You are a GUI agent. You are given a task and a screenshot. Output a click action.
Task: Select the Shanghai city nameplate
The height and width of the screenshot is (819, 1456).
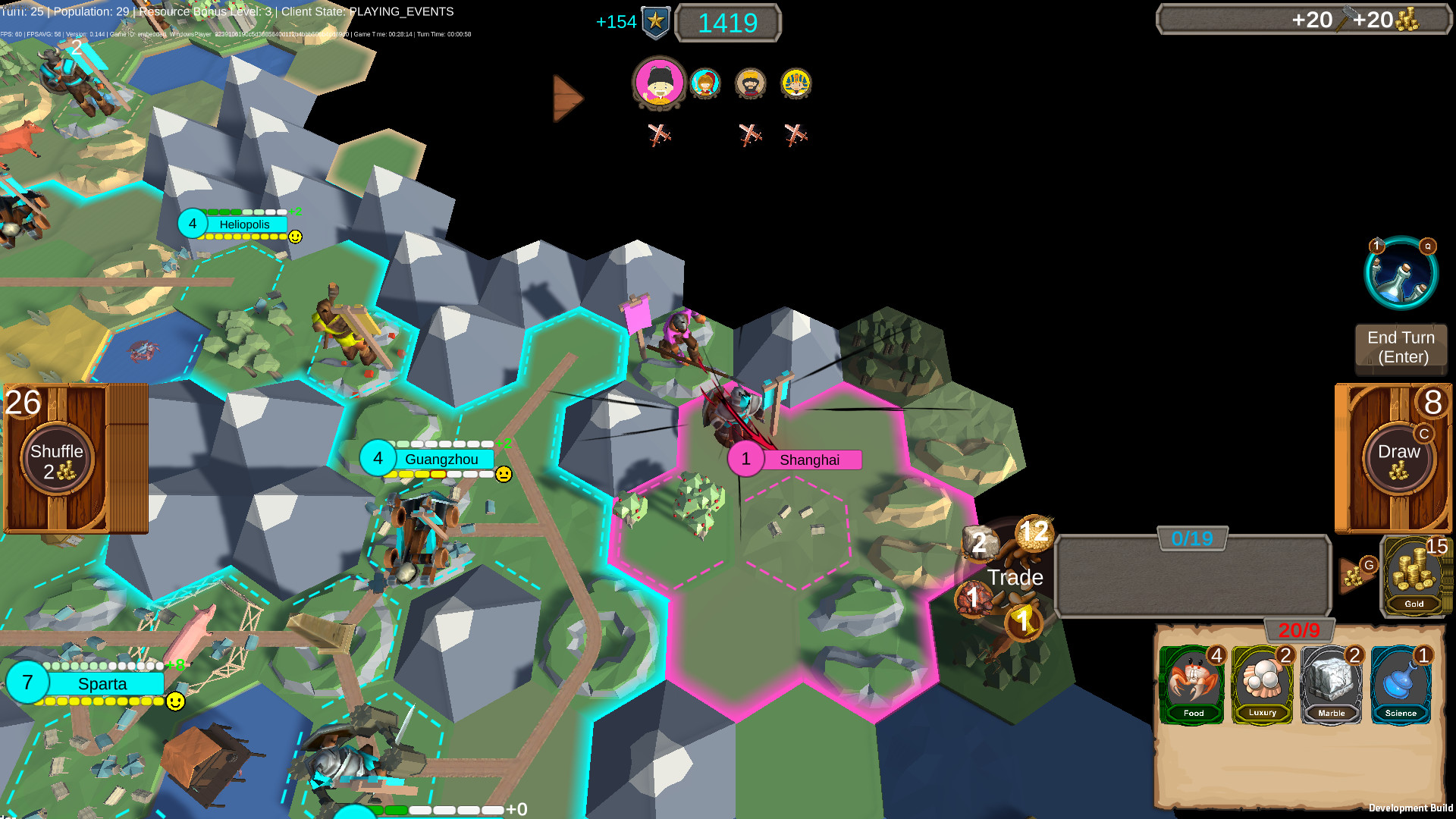(x=811, y=460)
